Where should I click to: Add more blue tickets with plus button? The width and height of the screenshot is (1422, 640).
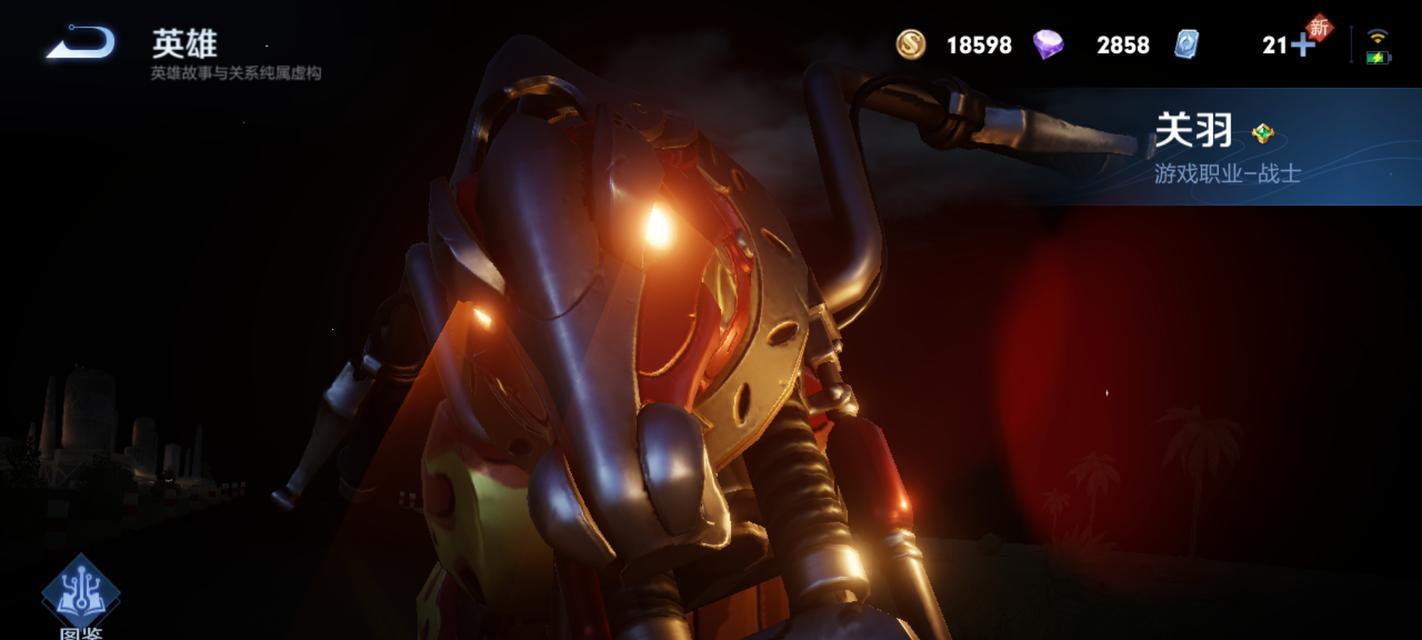[1303, 45]
